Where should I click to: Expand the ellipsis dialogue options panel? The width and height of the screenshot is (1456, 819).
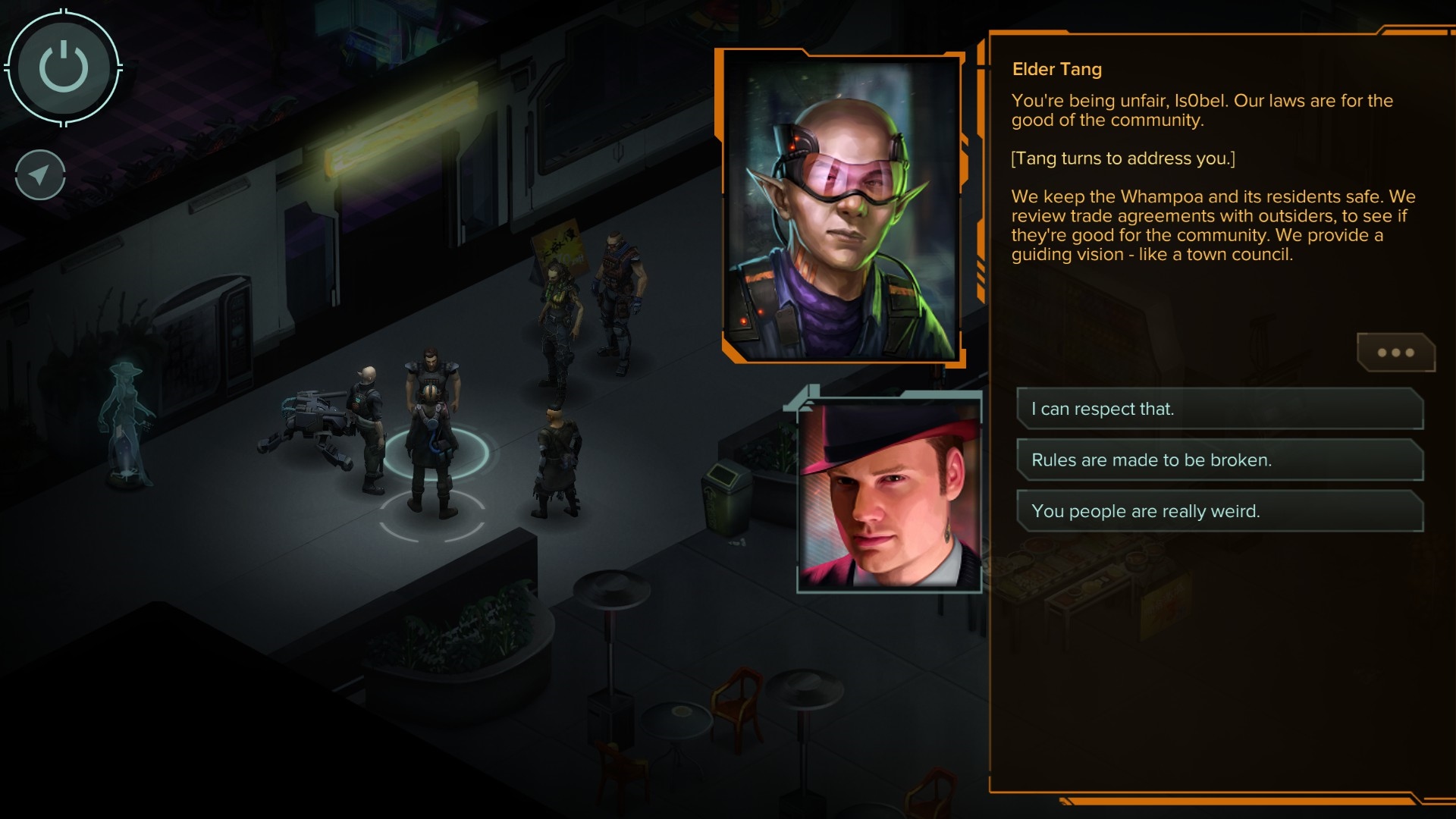pos(1395,351)
